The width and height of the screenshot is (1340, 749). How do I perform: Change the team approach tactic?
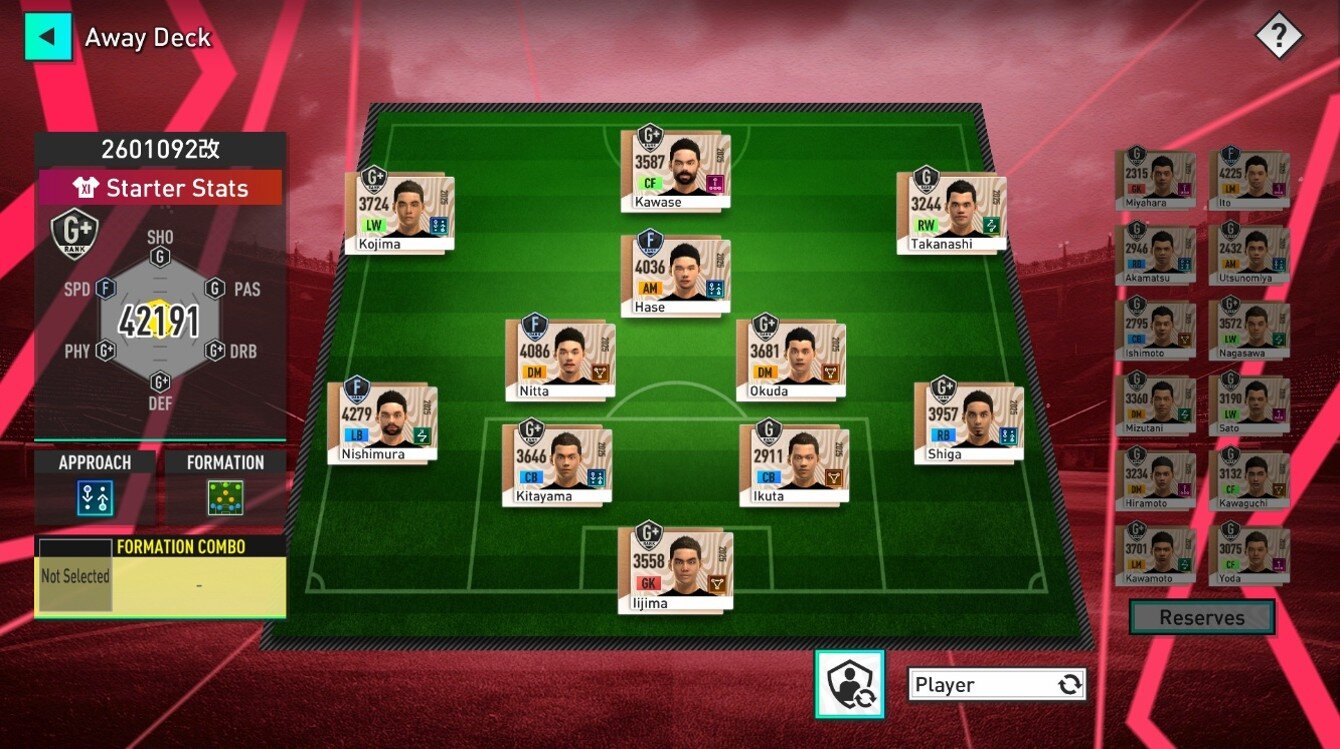click(x=95, y=496)
